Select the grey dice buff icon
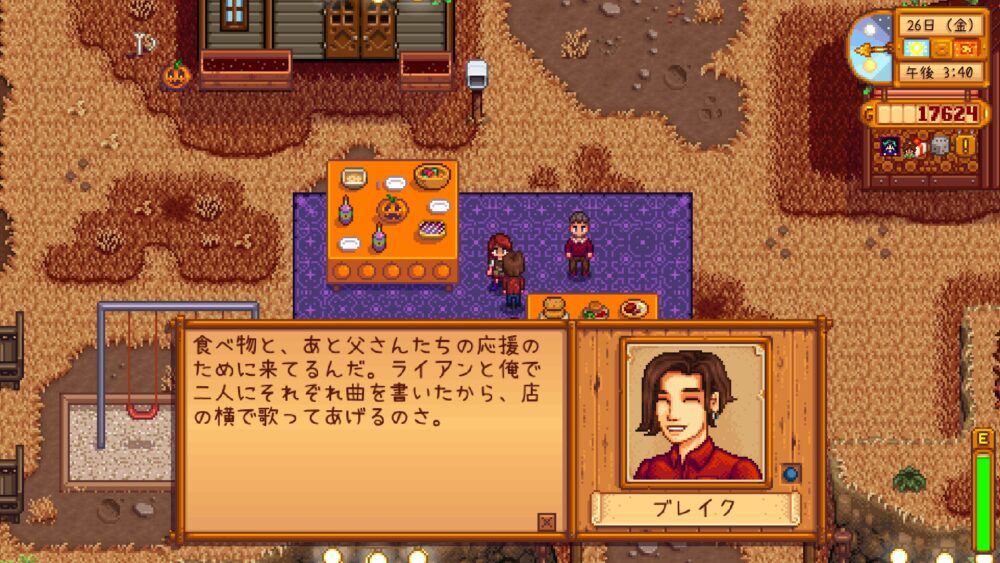1000x563 pixels. click(940, 146)
